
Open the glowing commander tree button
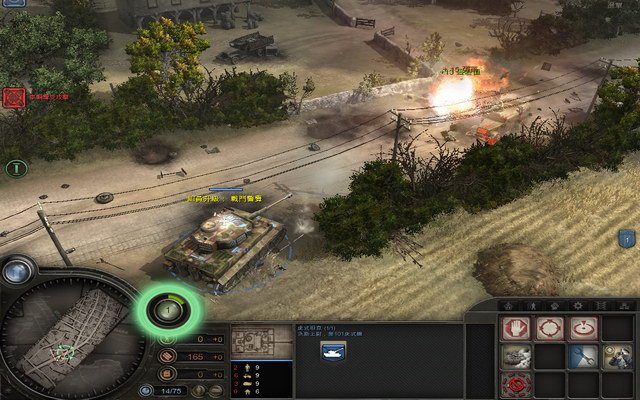(x=165, y=310)
